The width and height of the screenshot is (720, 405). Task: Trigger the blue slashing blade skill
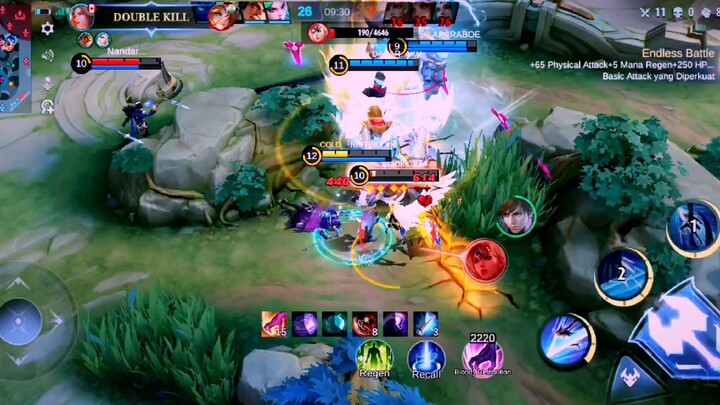click(567, 340)
